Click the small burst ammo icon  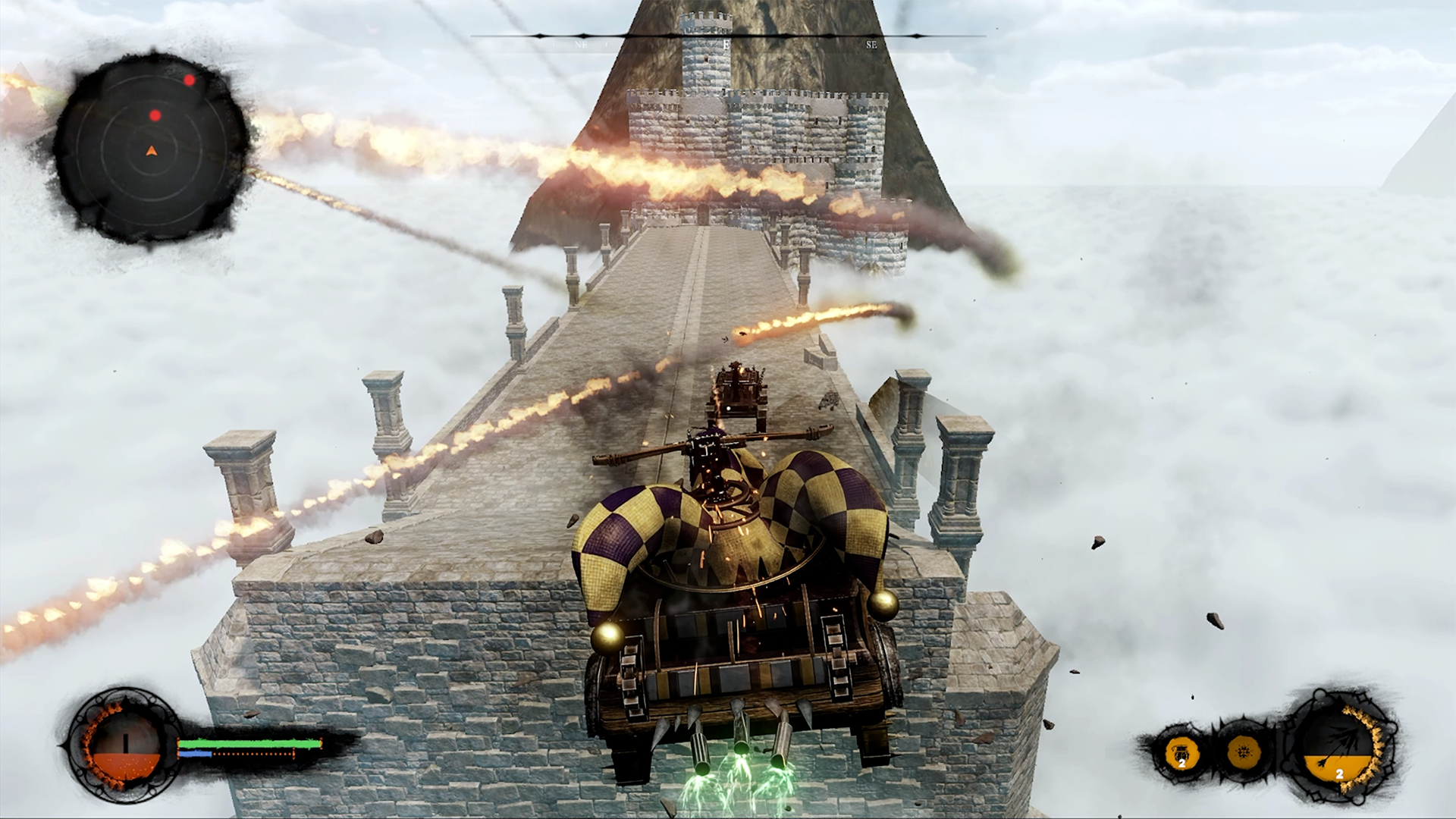point(1245,752)
